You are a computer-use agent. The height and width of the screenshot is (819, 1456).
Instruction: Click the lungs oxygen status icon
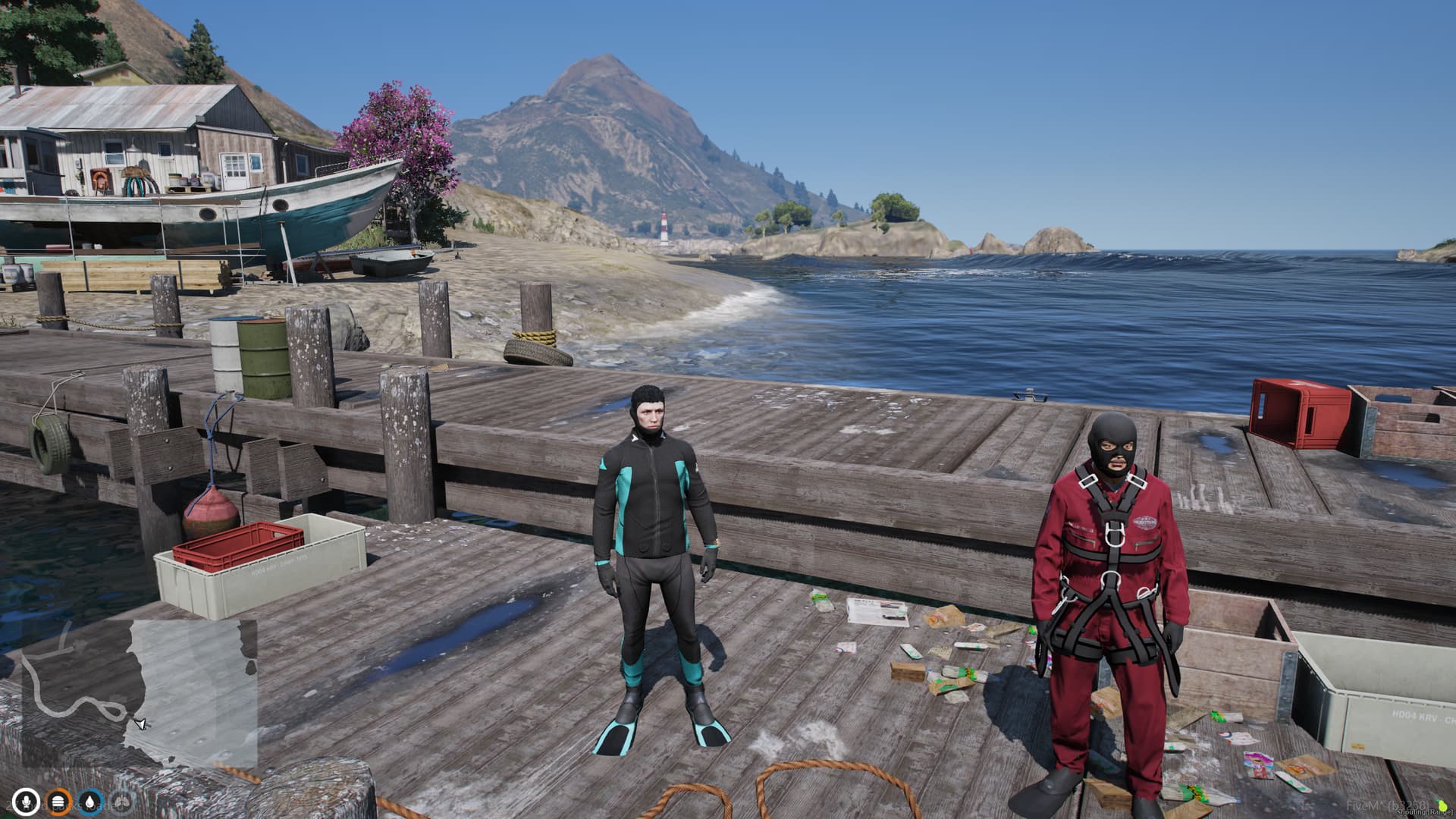click(x=122, y=802)
